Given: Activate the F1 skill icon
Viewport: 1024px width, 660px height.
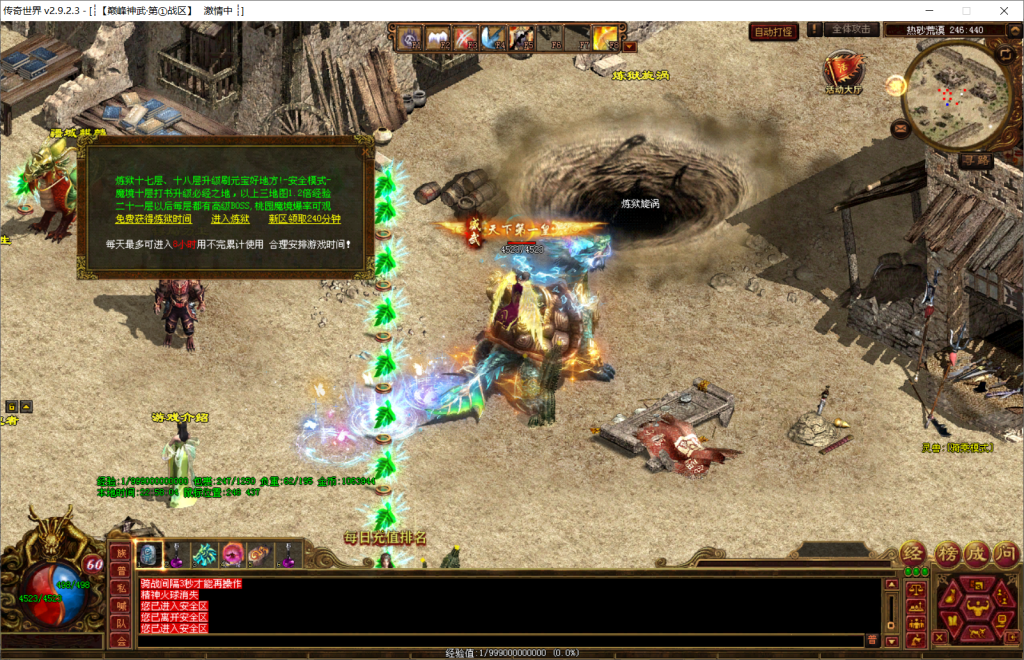Looking at the screenshot, I should pyautogui.click(x=411, y=39).
